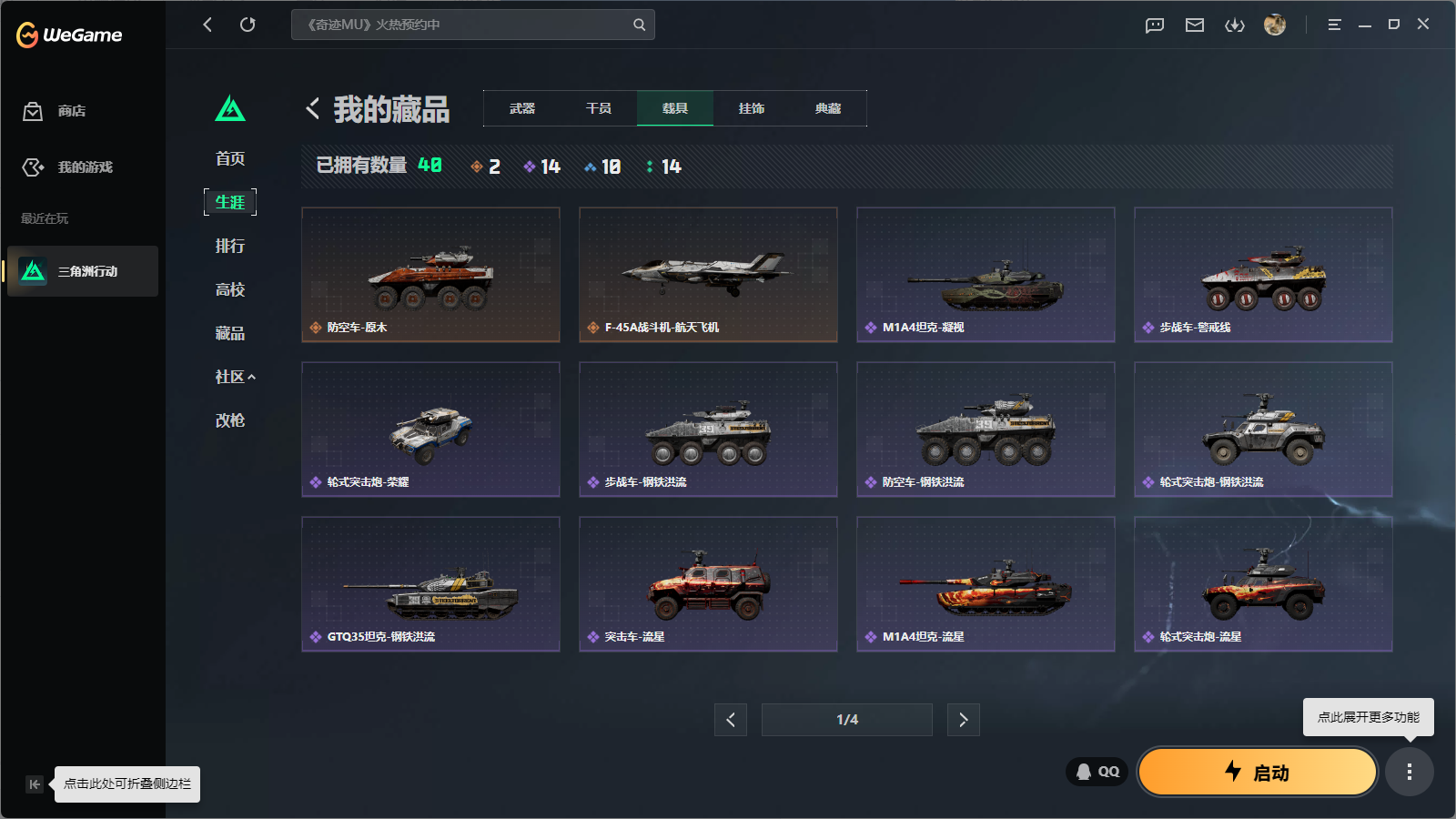Open the next page chevron
1456x819 pixels.
[963, 719]
